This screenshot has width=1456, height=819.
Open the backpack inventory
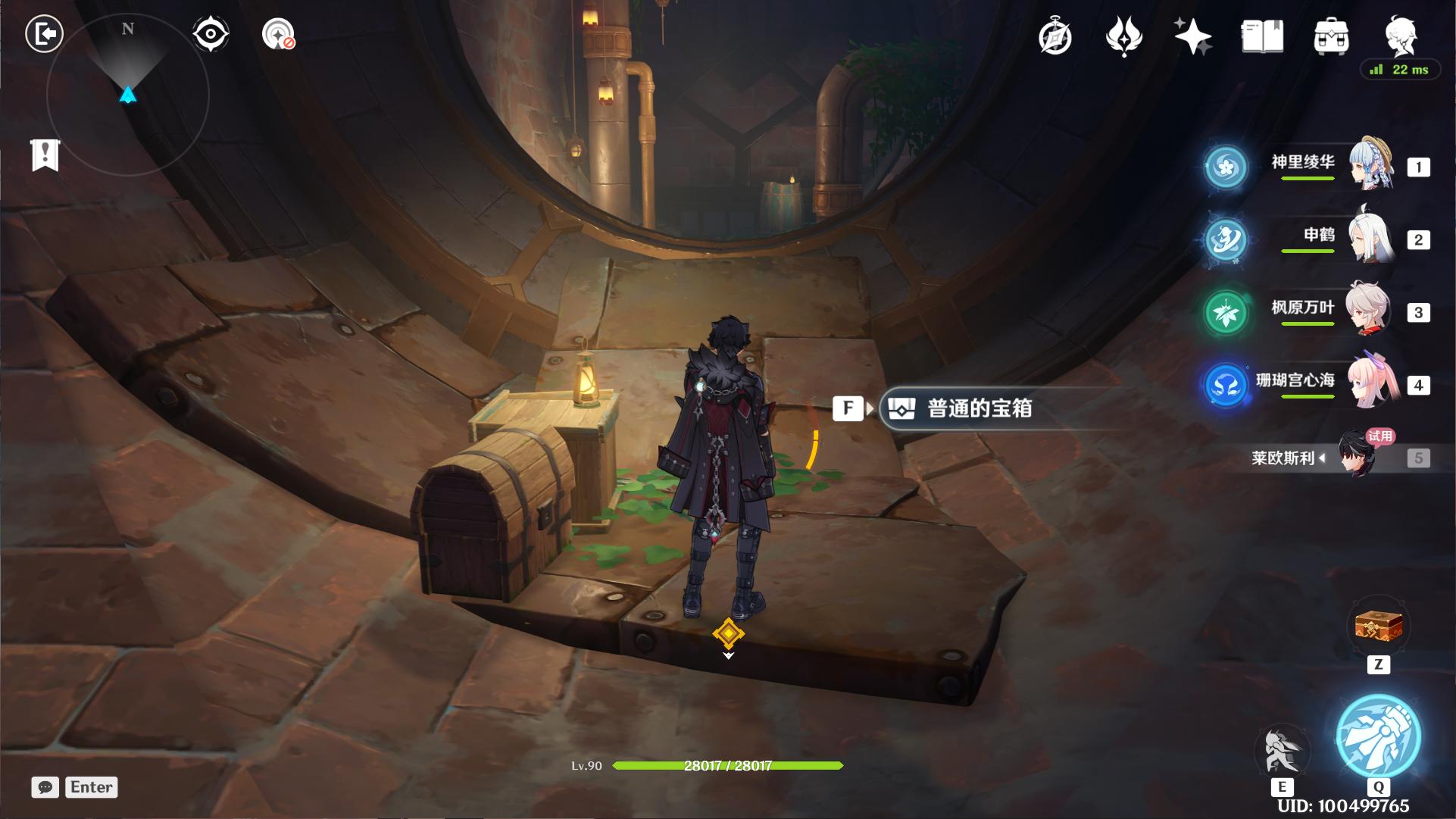1331,36
